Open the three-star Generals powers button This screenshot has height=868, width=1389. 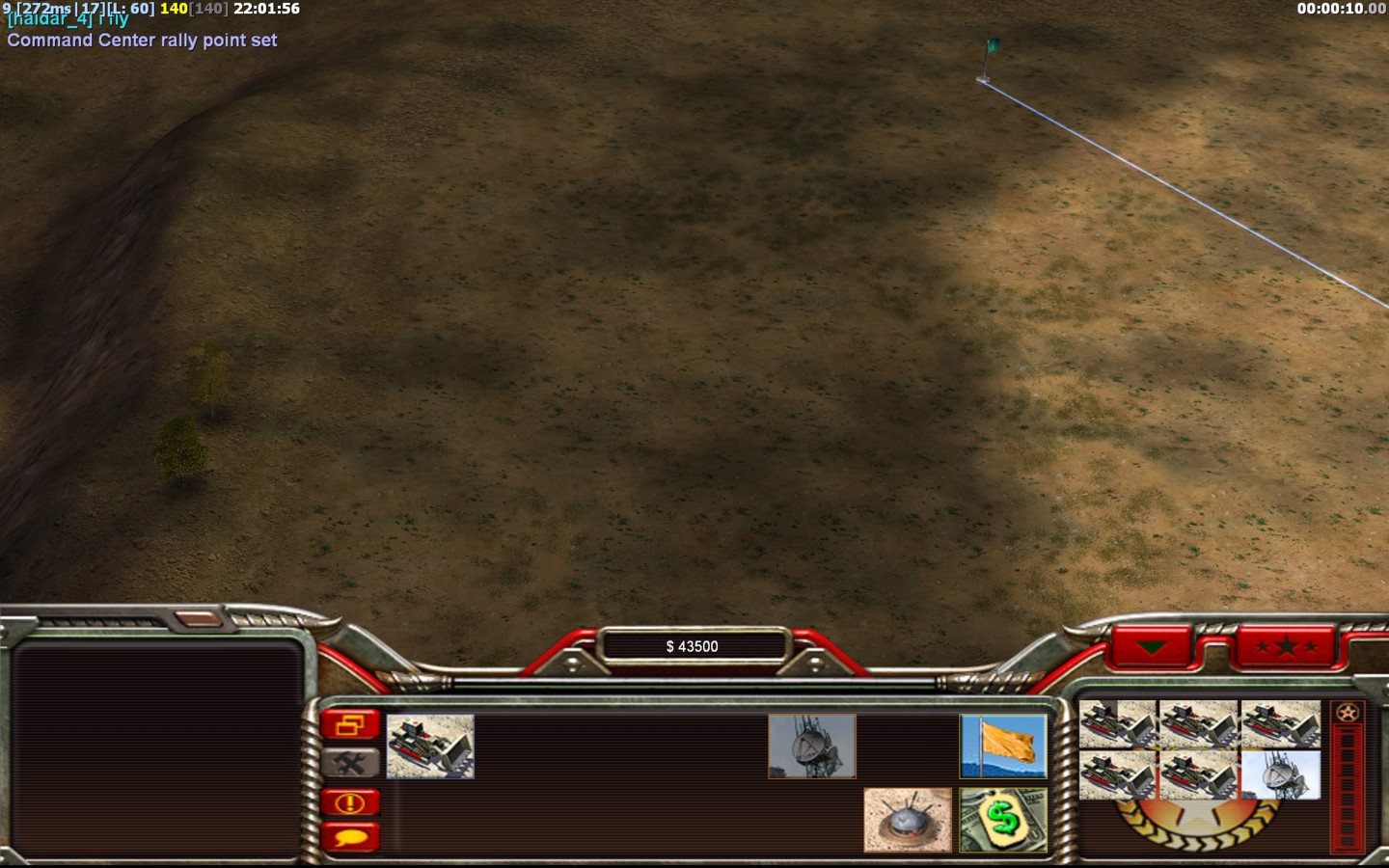point(1286,646)
